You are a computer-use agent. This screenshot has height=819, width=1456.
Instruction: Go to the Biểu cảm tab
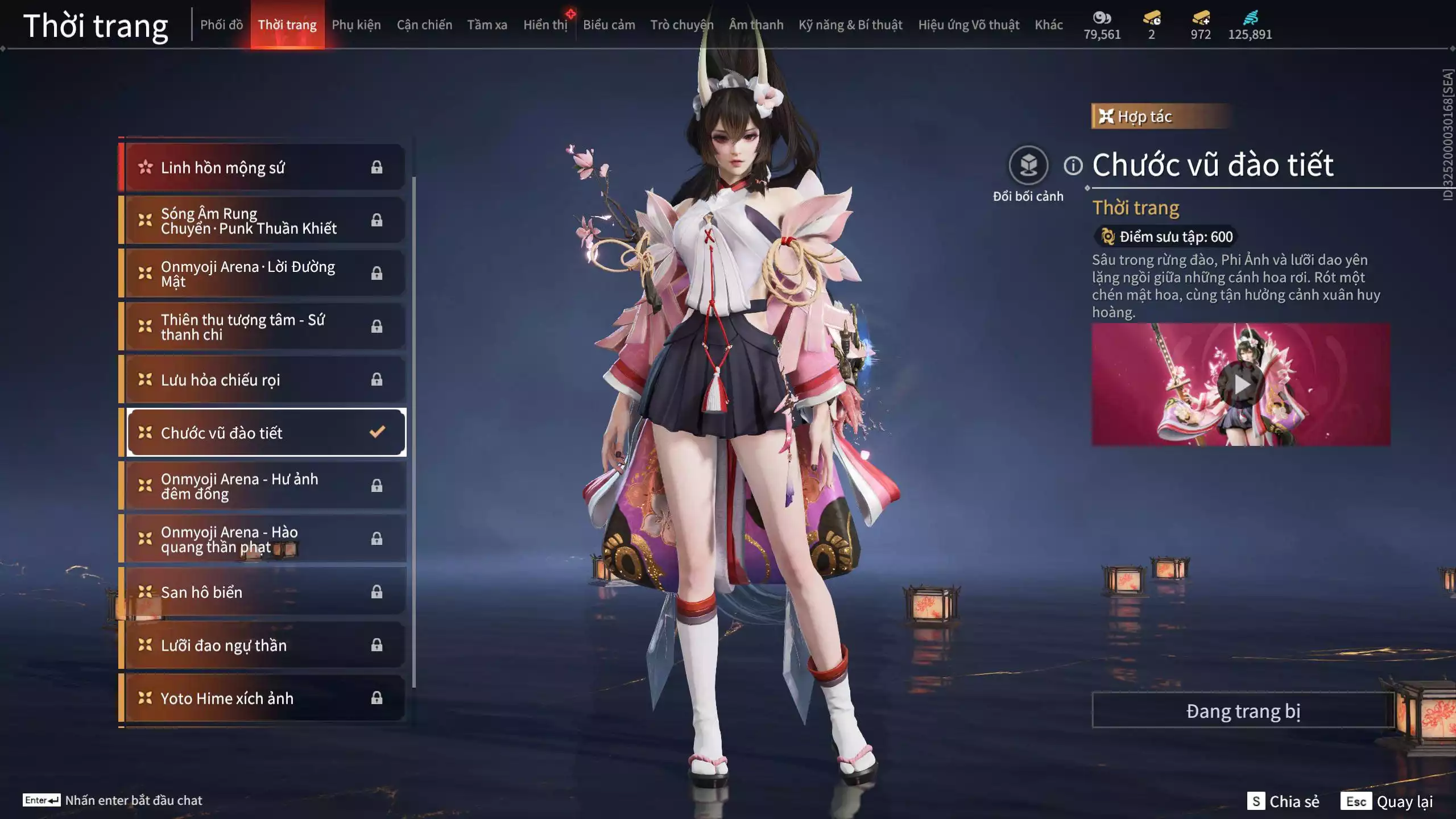[x=609, y=25]
